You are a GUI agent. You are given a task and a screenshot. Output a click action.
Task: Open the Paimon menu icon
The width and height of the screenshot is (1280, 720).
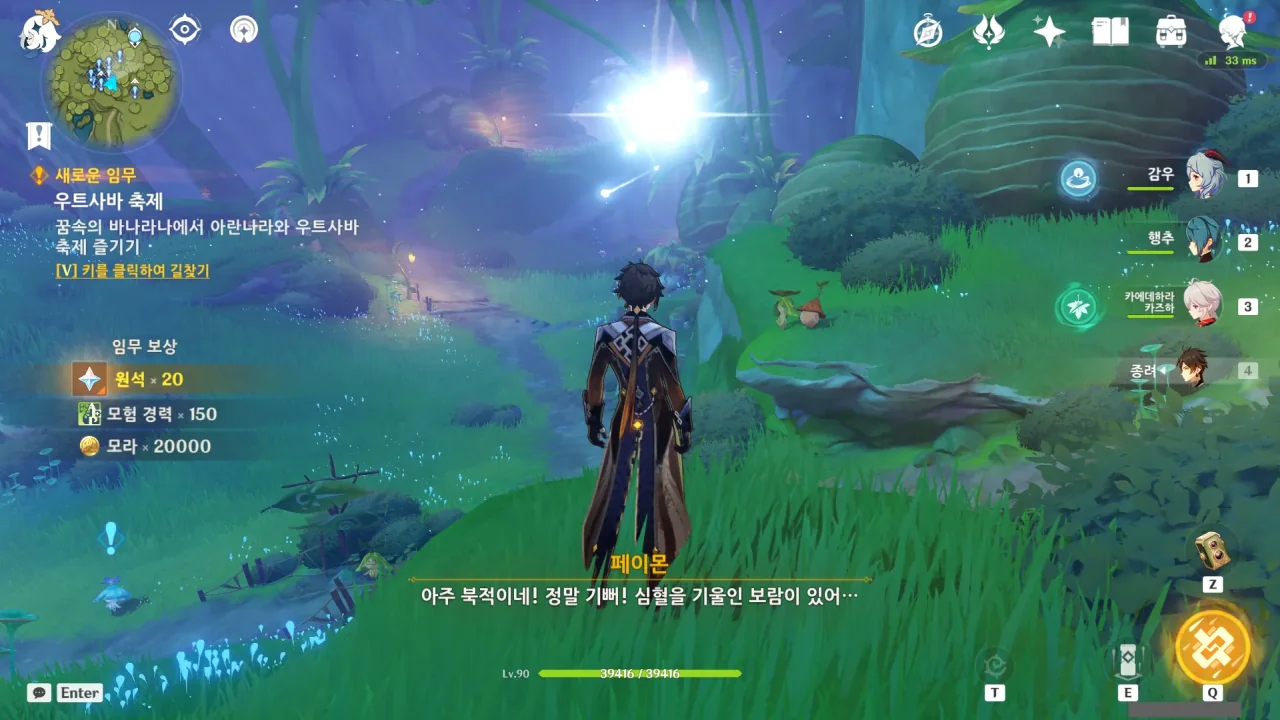[40, 32]
